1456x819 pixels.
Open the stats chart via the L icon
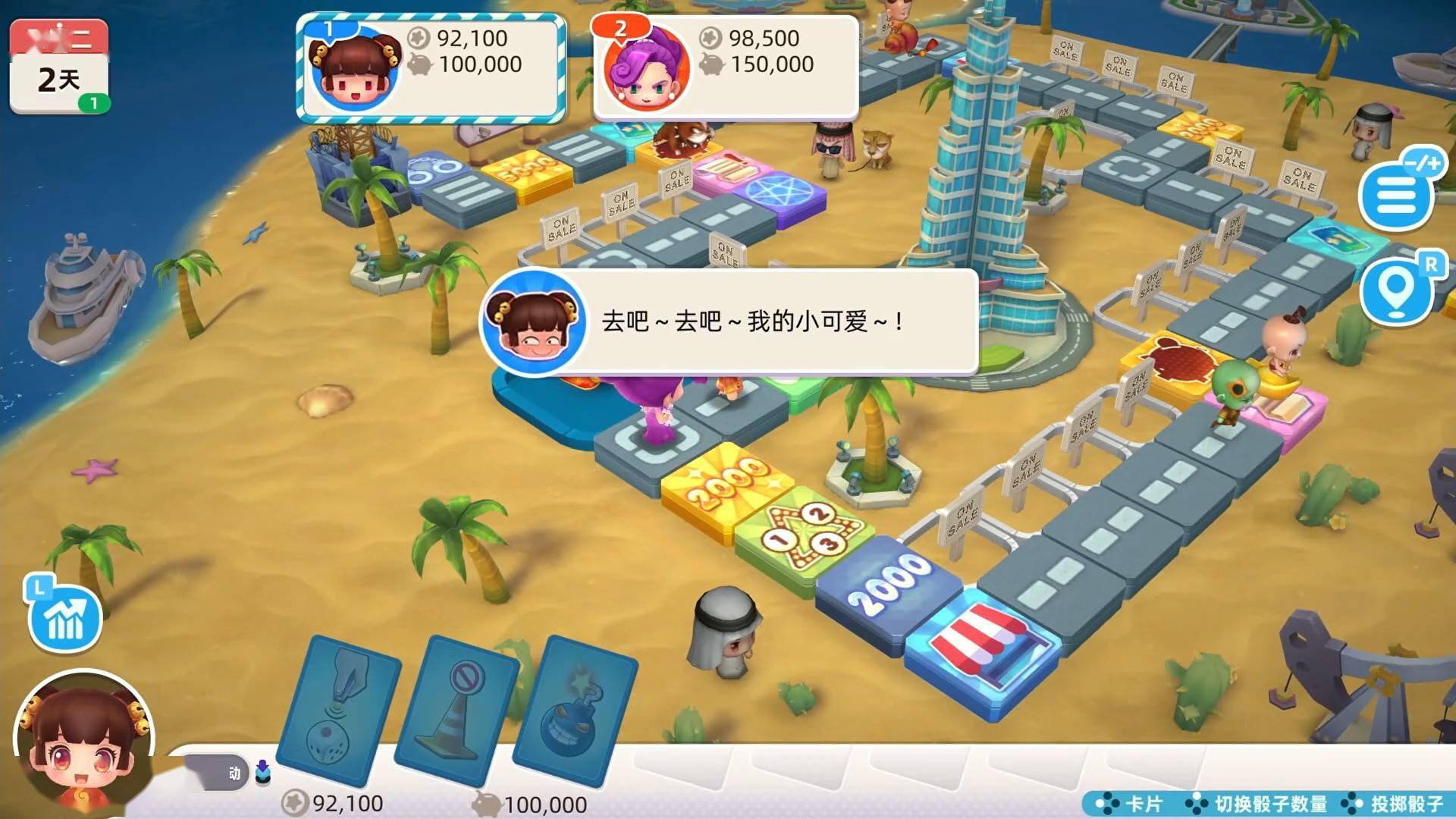pos(67,620)
